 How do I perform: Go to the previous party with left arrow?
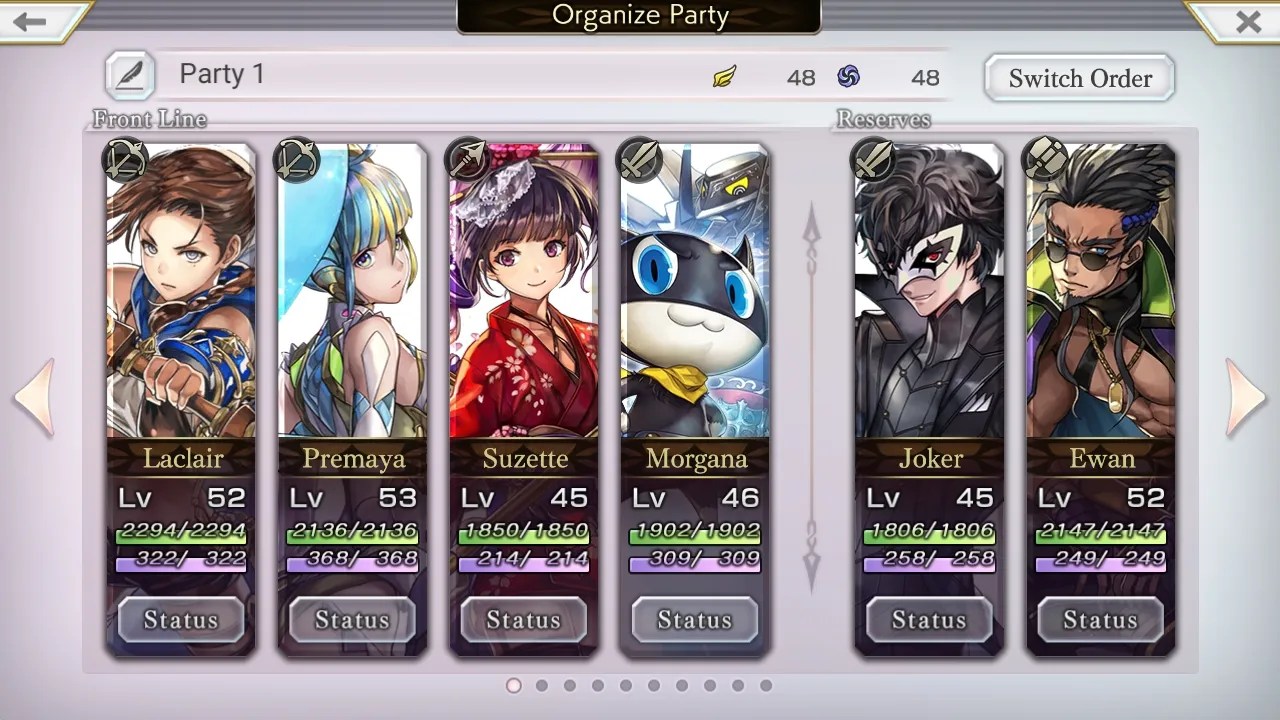34,397
